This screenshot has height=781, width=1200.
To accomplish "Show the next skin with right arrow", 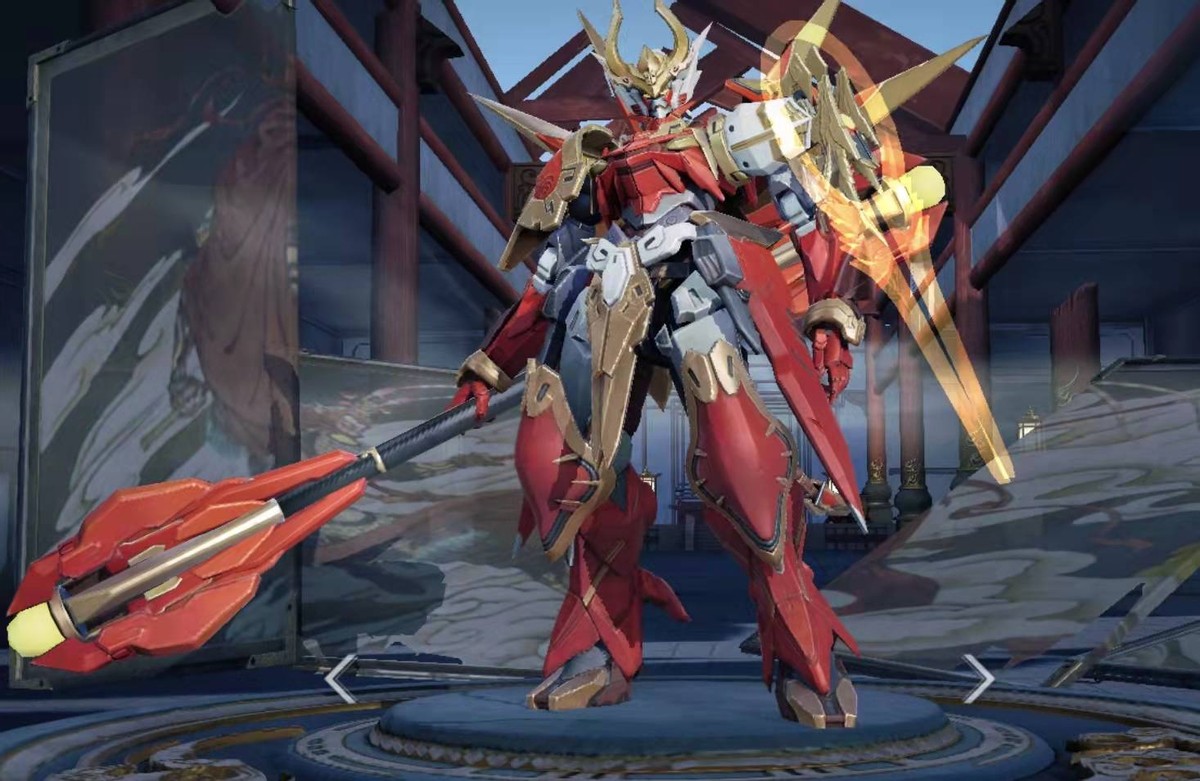I will click(977, 679).
